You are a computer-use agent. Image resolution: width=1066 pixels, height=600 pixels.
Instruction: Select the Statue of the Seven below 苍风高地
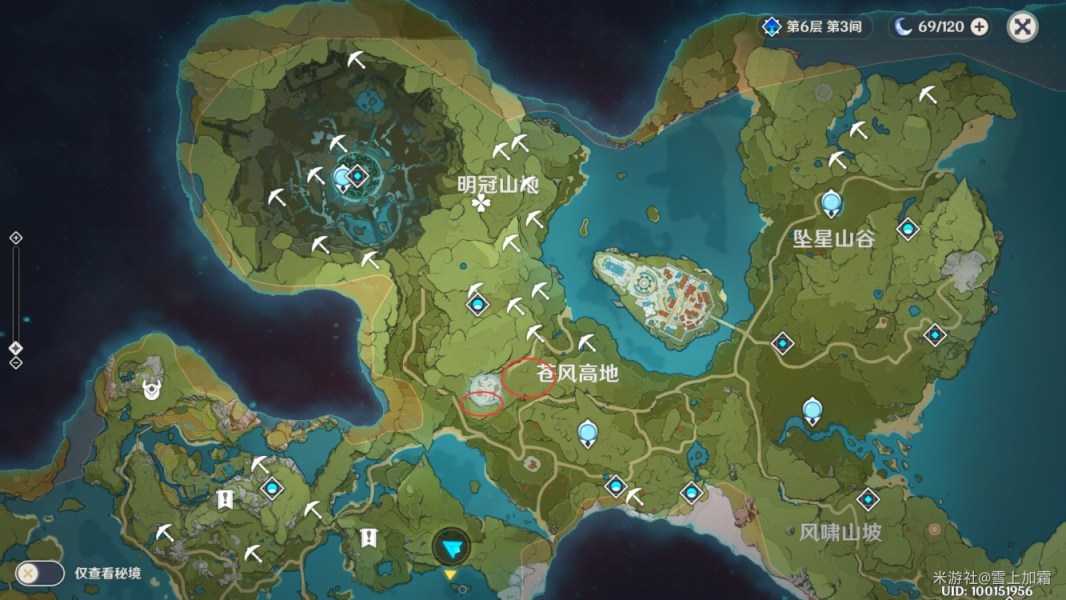[x=588, y=432]
